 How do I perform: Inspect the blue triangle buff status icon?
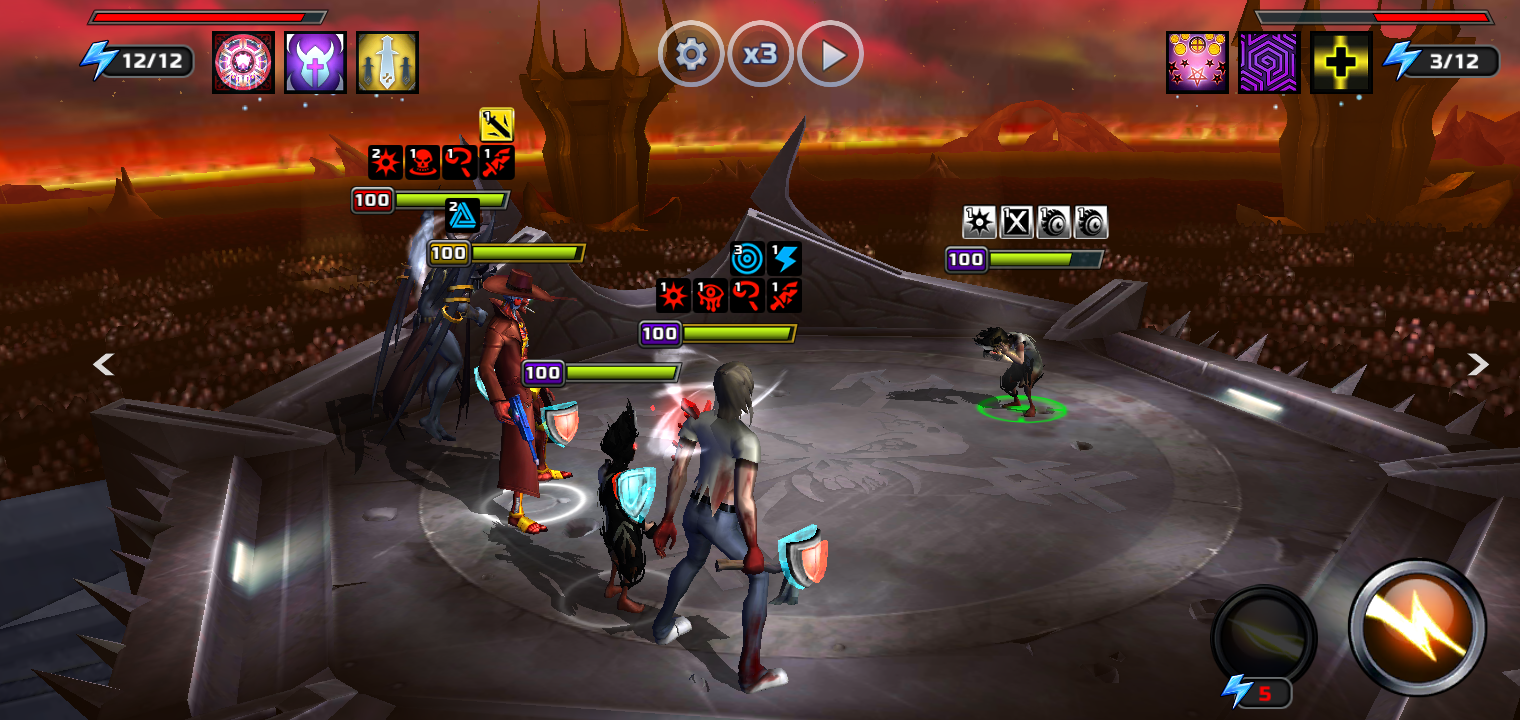[x=462, y=215]
